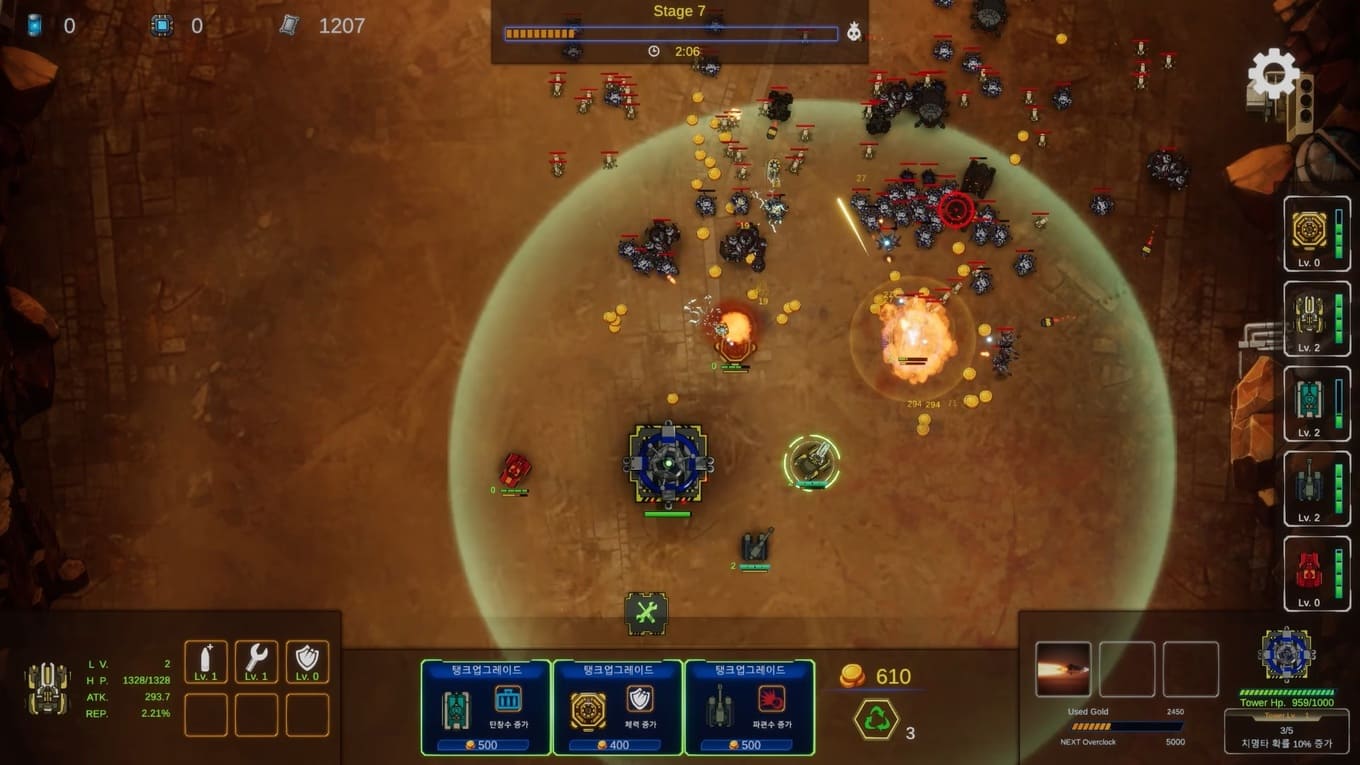Purchase the teal tank ammo upgrade card
The width and height of the screenshot is (1360, 765).
coord(486,707)
